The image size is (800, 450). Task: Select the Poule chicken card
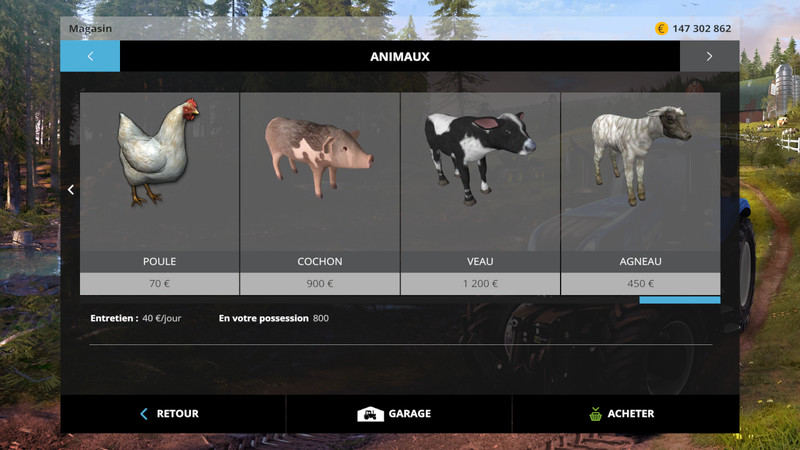(x=160, y=192)
